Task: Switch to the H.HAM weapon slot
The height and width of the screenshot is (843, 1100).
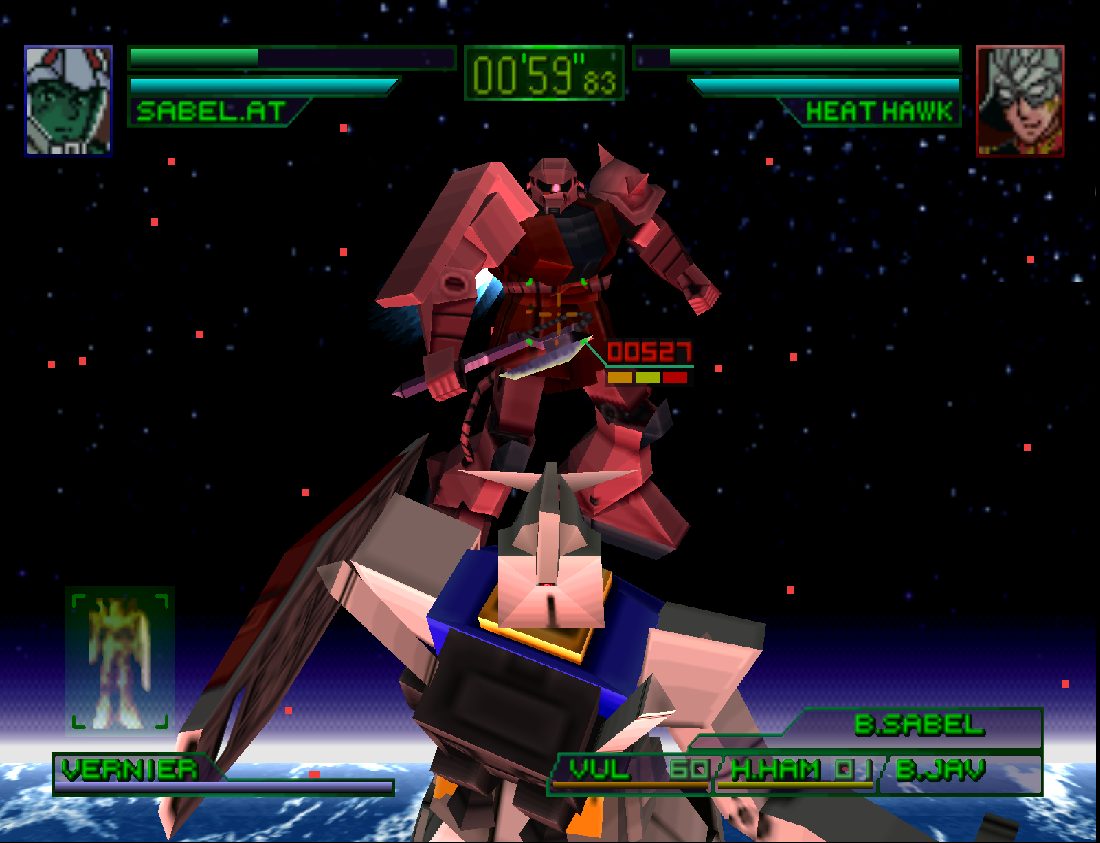Action: point(797,771)
